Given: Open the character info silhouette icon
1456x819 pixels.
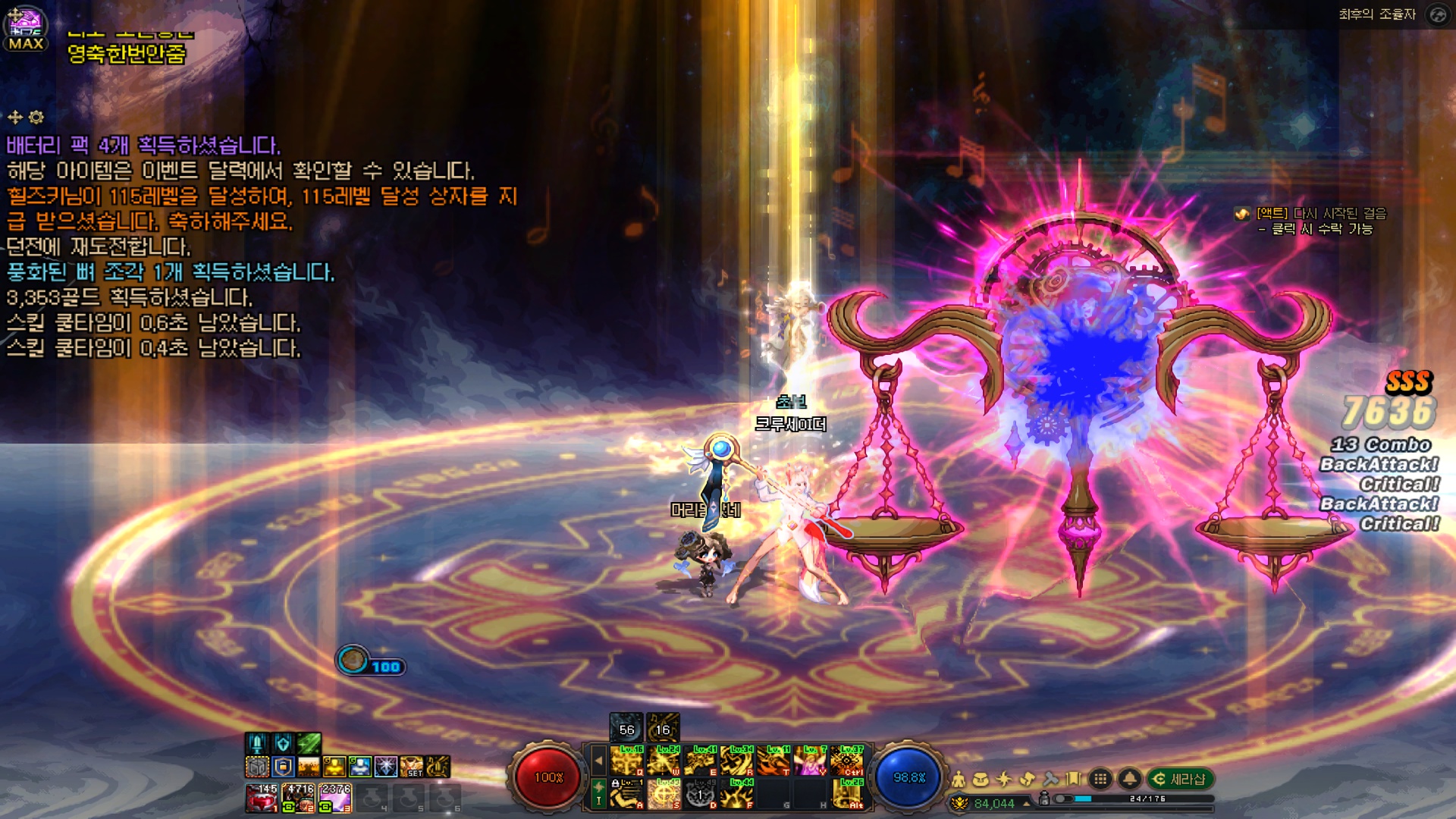Looking at the screenshot, I should (959, 779).
